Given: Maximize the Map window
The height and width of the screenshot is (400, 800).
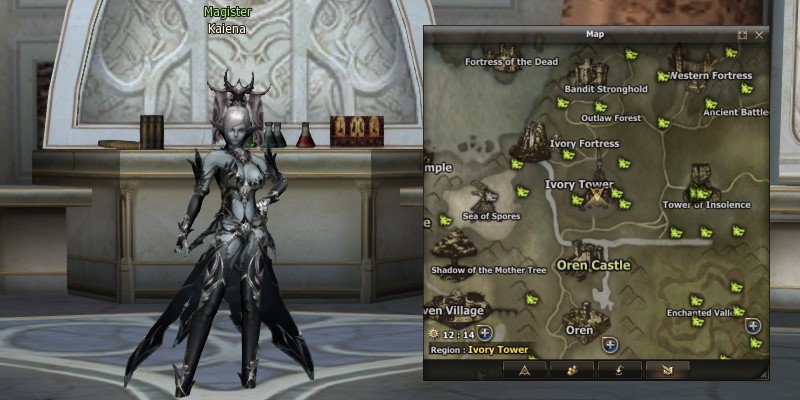Looking at the screenshot, I should pyautogui.click(x=743, y=35).
